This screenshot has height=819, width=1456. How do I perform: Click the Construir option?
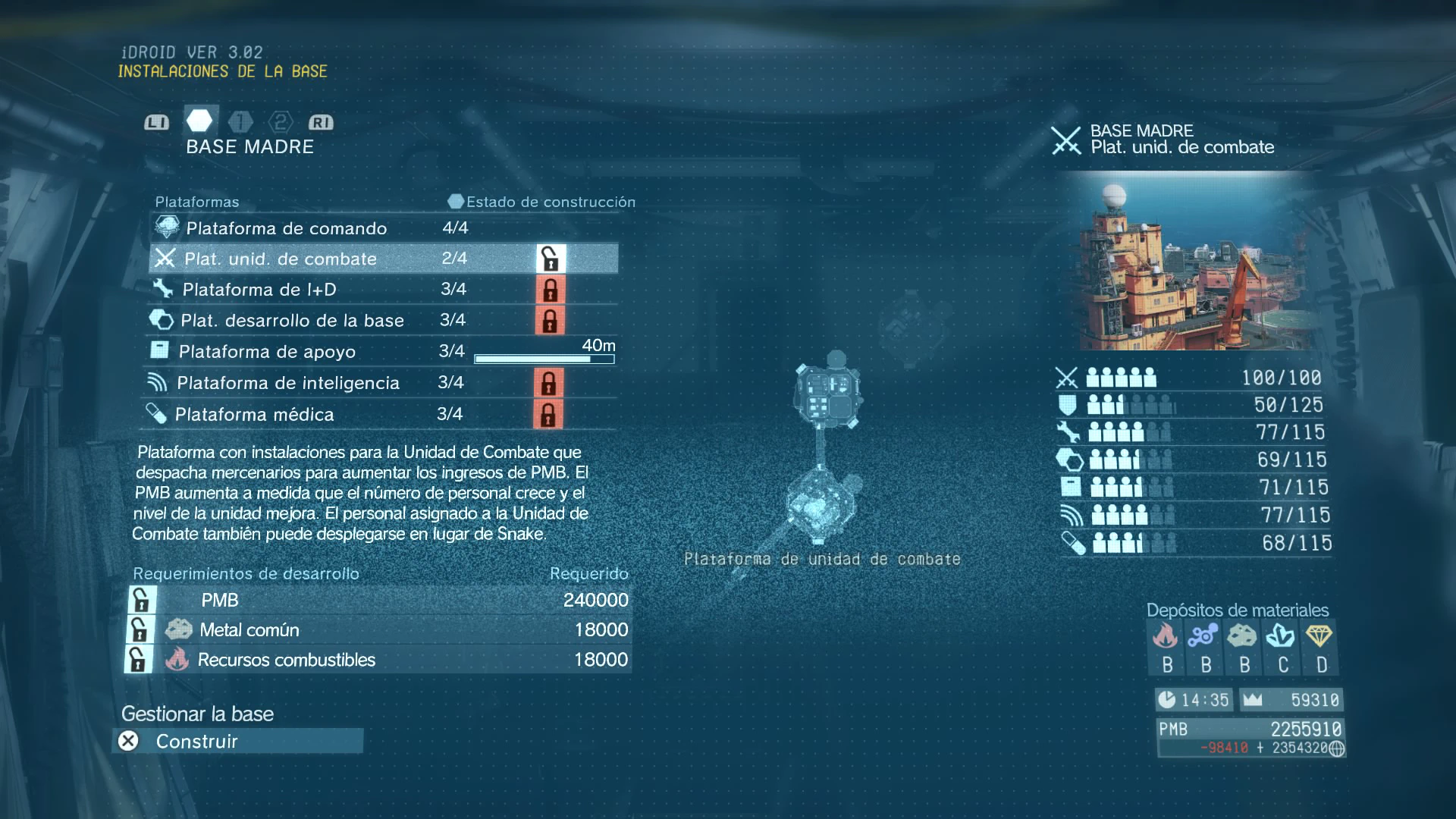237,741
